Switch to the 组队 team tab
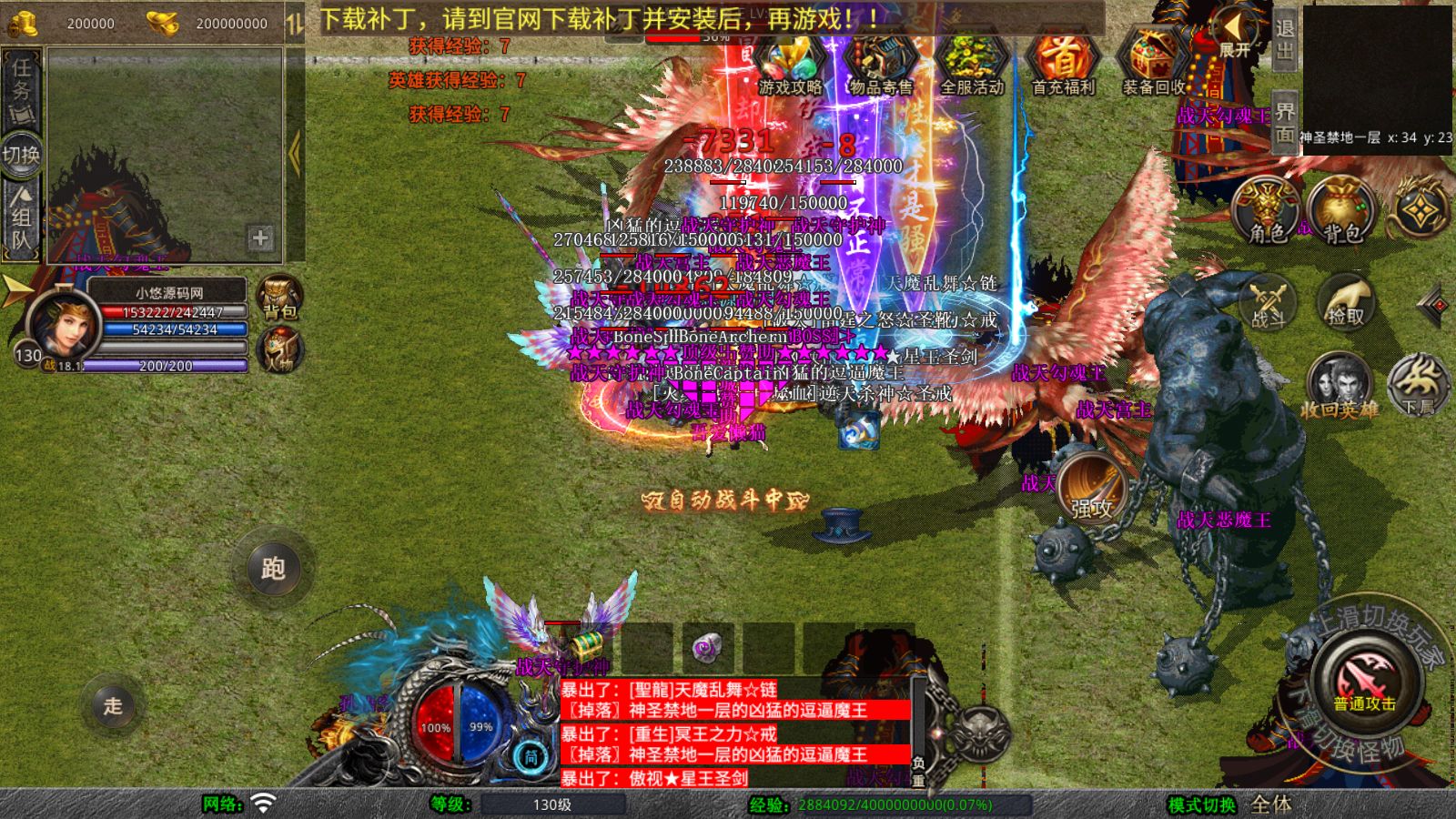This screenshot has height=819, width=1456. [x=22, y=218]
